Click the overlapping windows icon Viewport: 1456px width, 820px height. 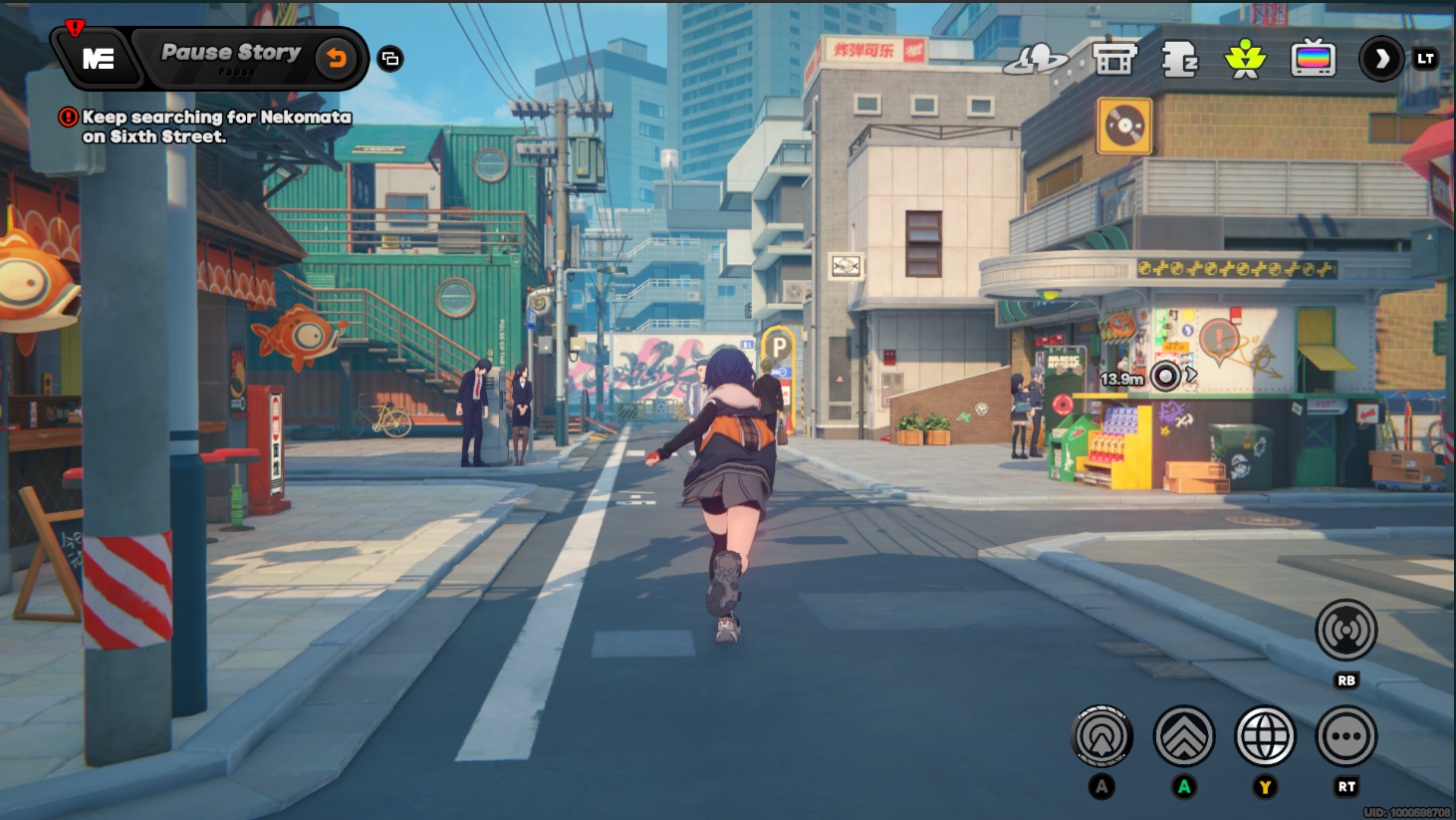pos(390,59)
